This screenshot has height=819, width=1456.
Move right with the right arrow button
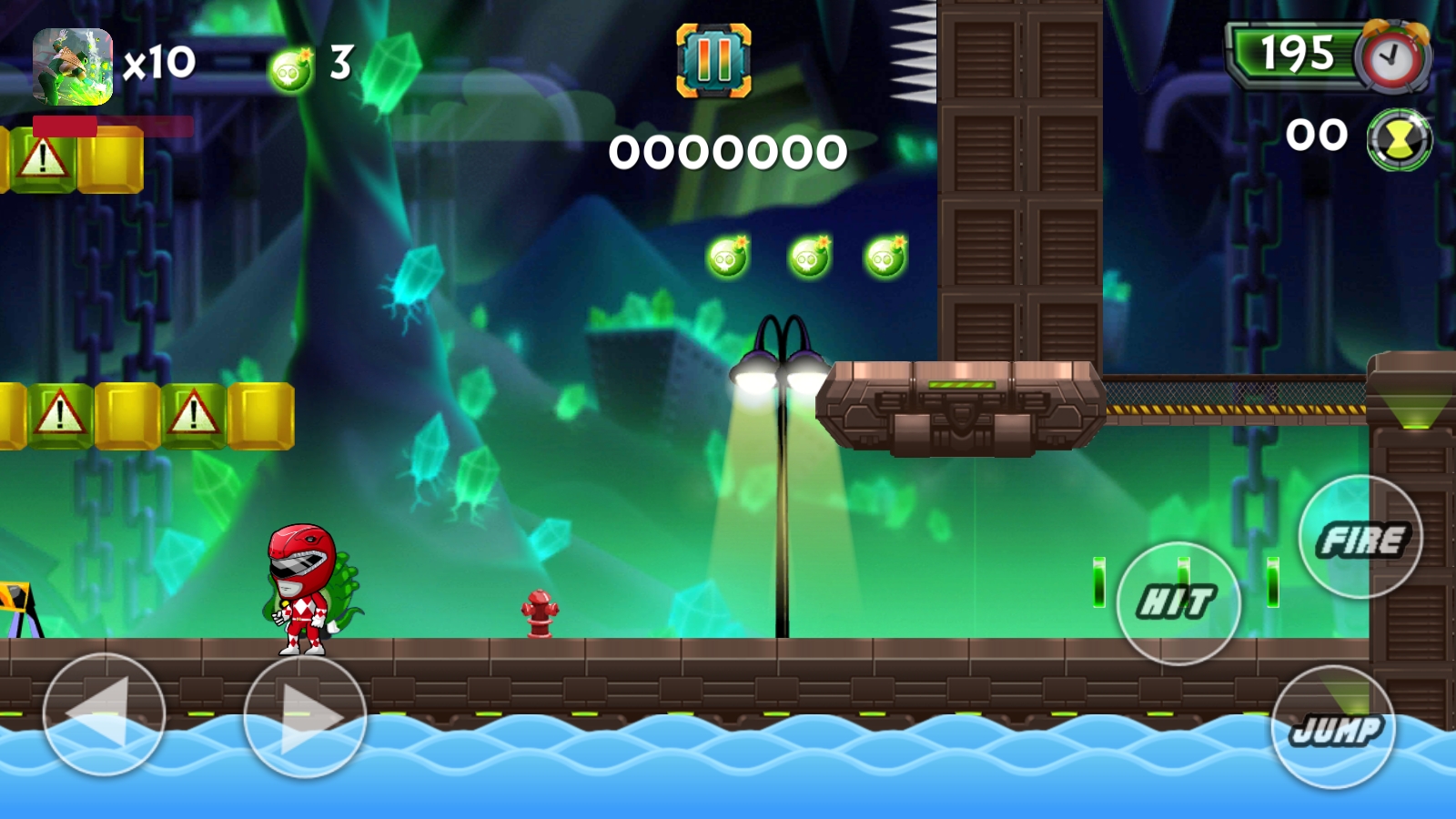305,717
